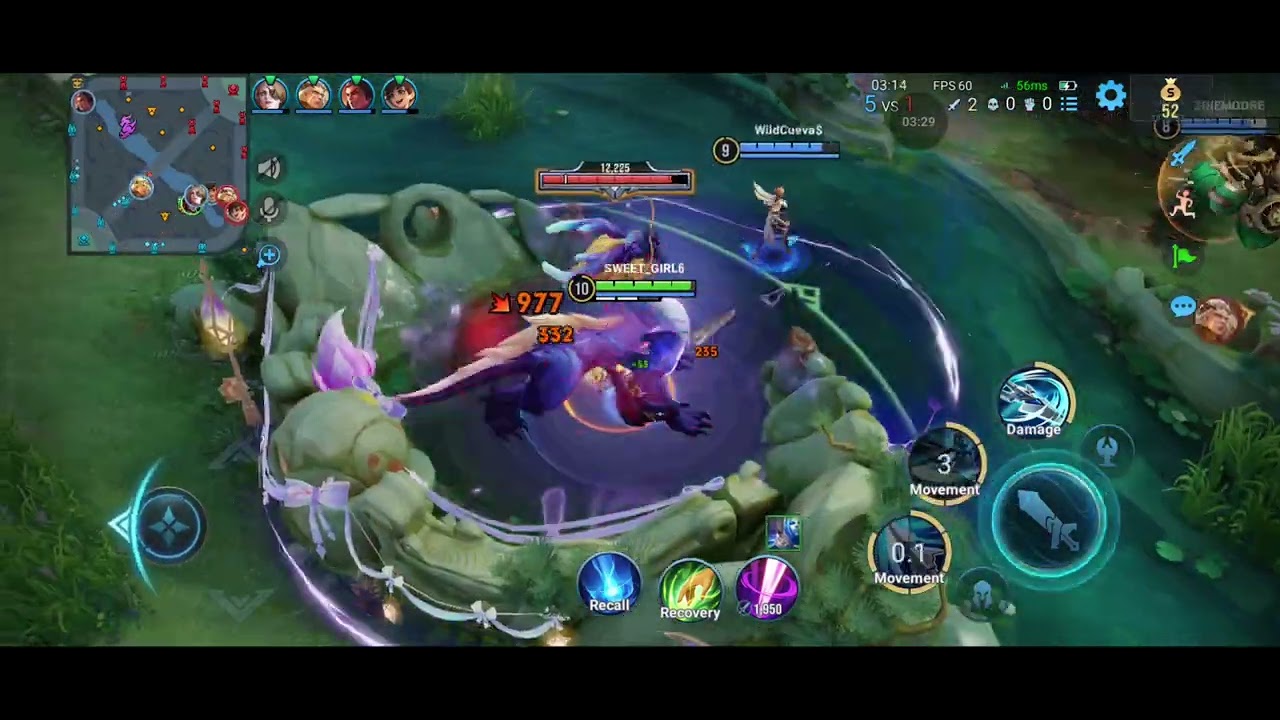
Task: Open the blue gear settings menu
Action: tap(1111, 96)
